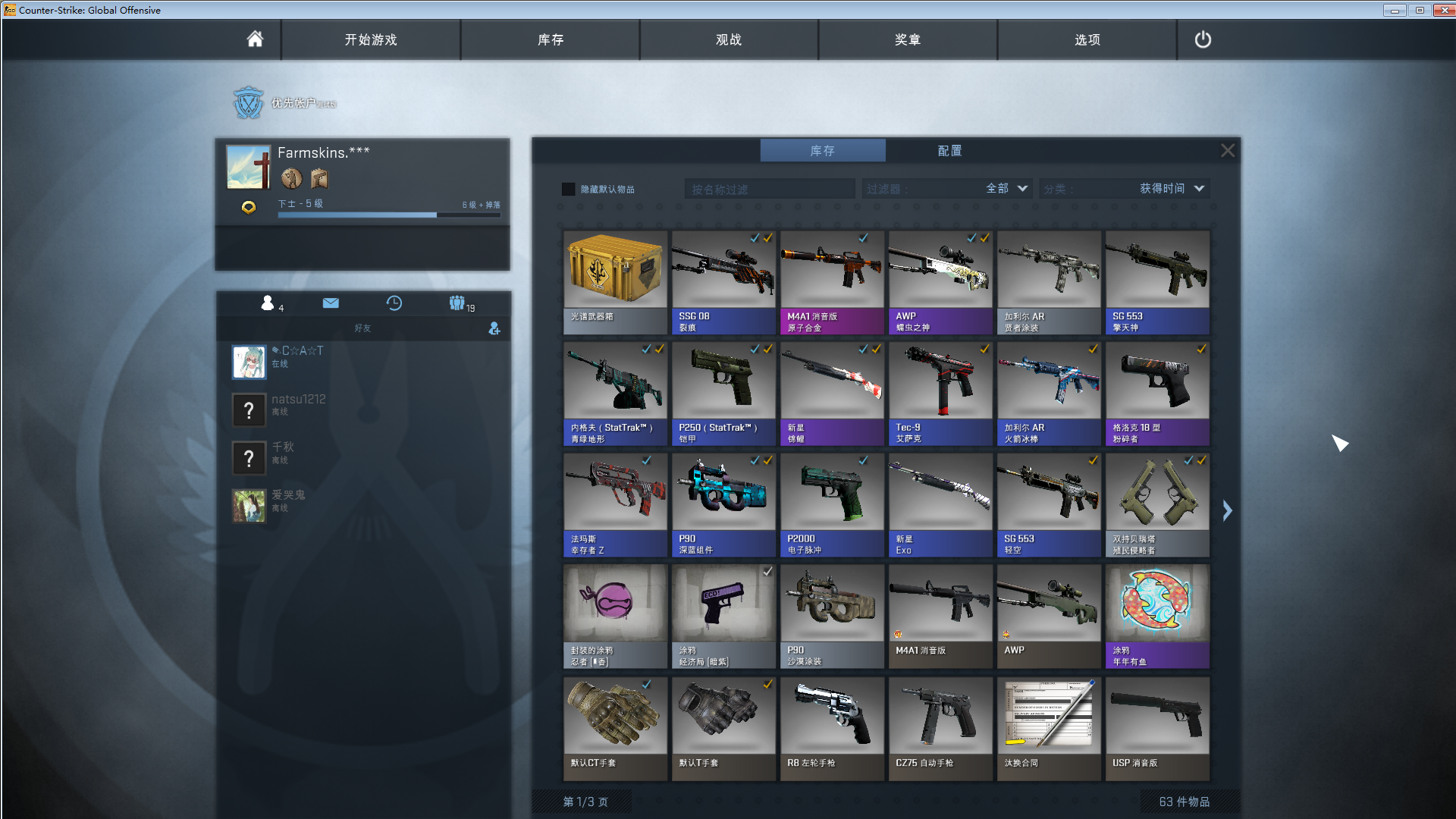Open the 观战 menu item
1456x819 pixels.
click(x=730, y=39)
